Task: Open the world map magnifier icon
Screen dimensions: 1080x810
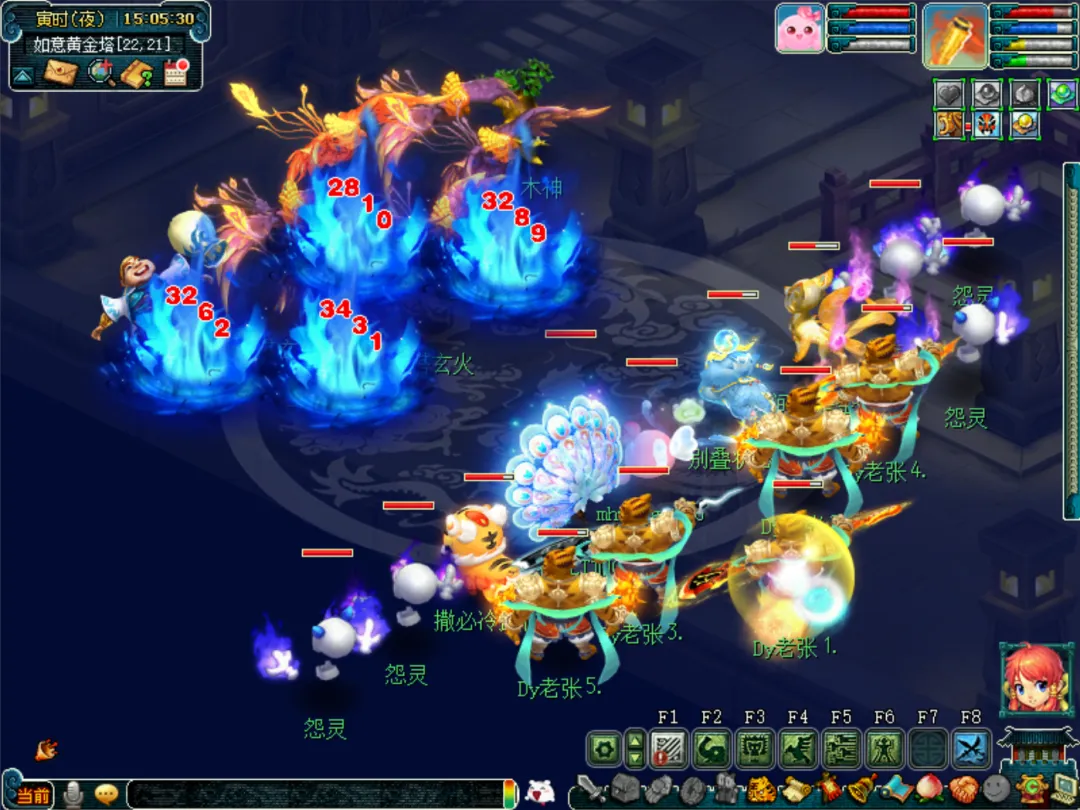Action: point(100,73)
